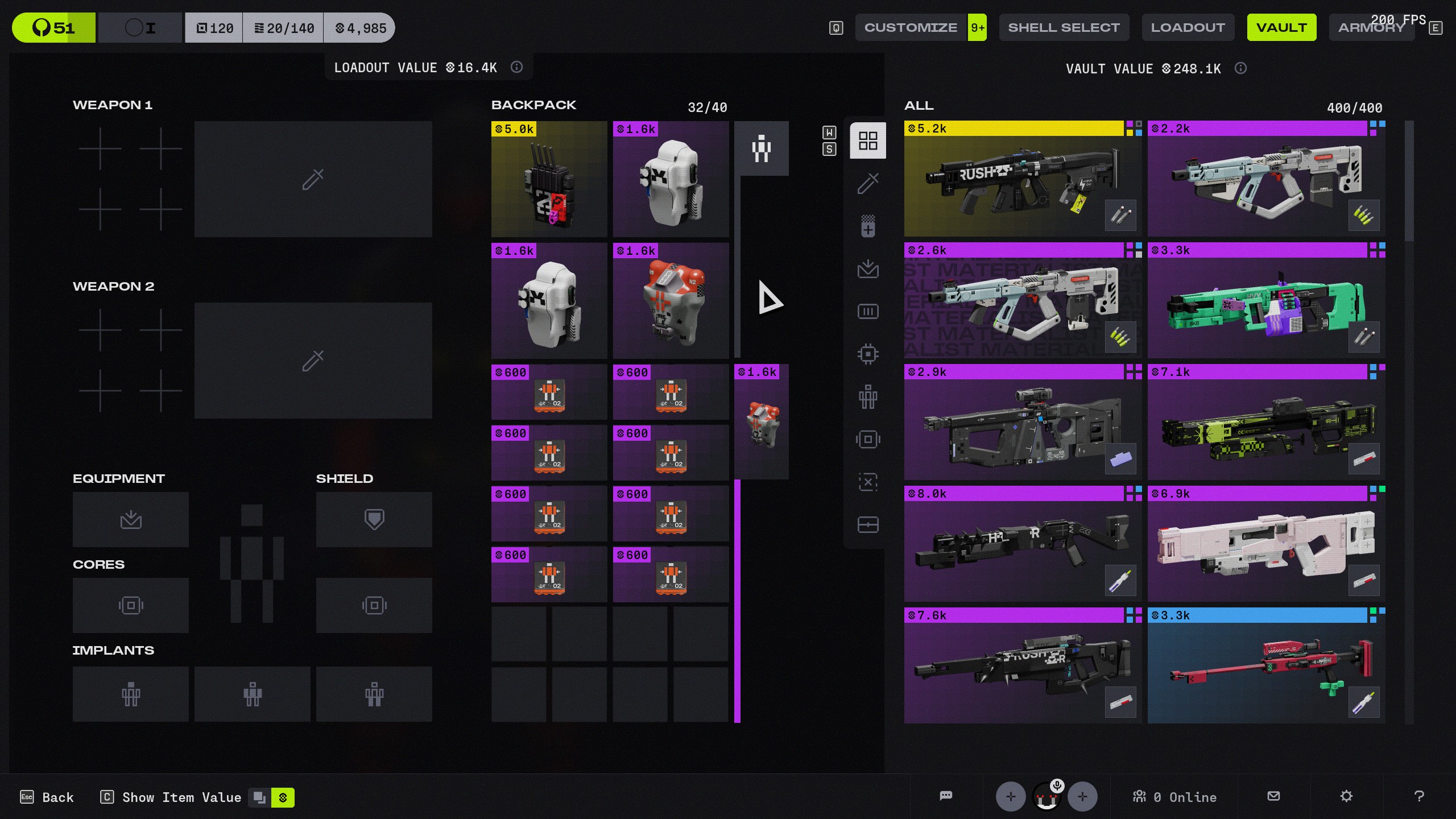Screen dimensions: 1456x819
Task: Select the Vault tab
Action: tap(1281, 27)
